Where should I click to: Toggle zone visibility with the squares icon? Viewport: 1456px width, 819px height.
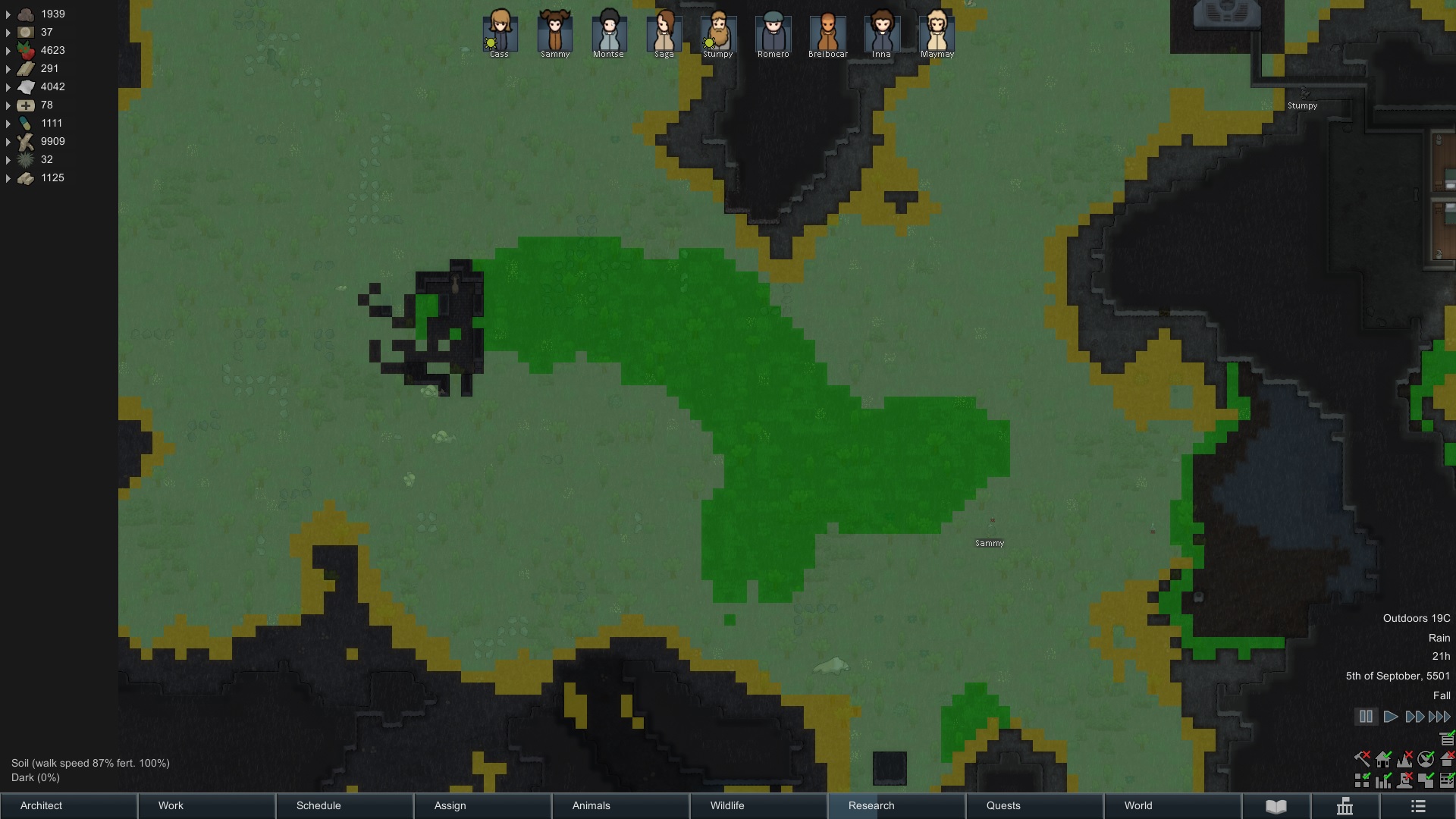coord(1361,780)
